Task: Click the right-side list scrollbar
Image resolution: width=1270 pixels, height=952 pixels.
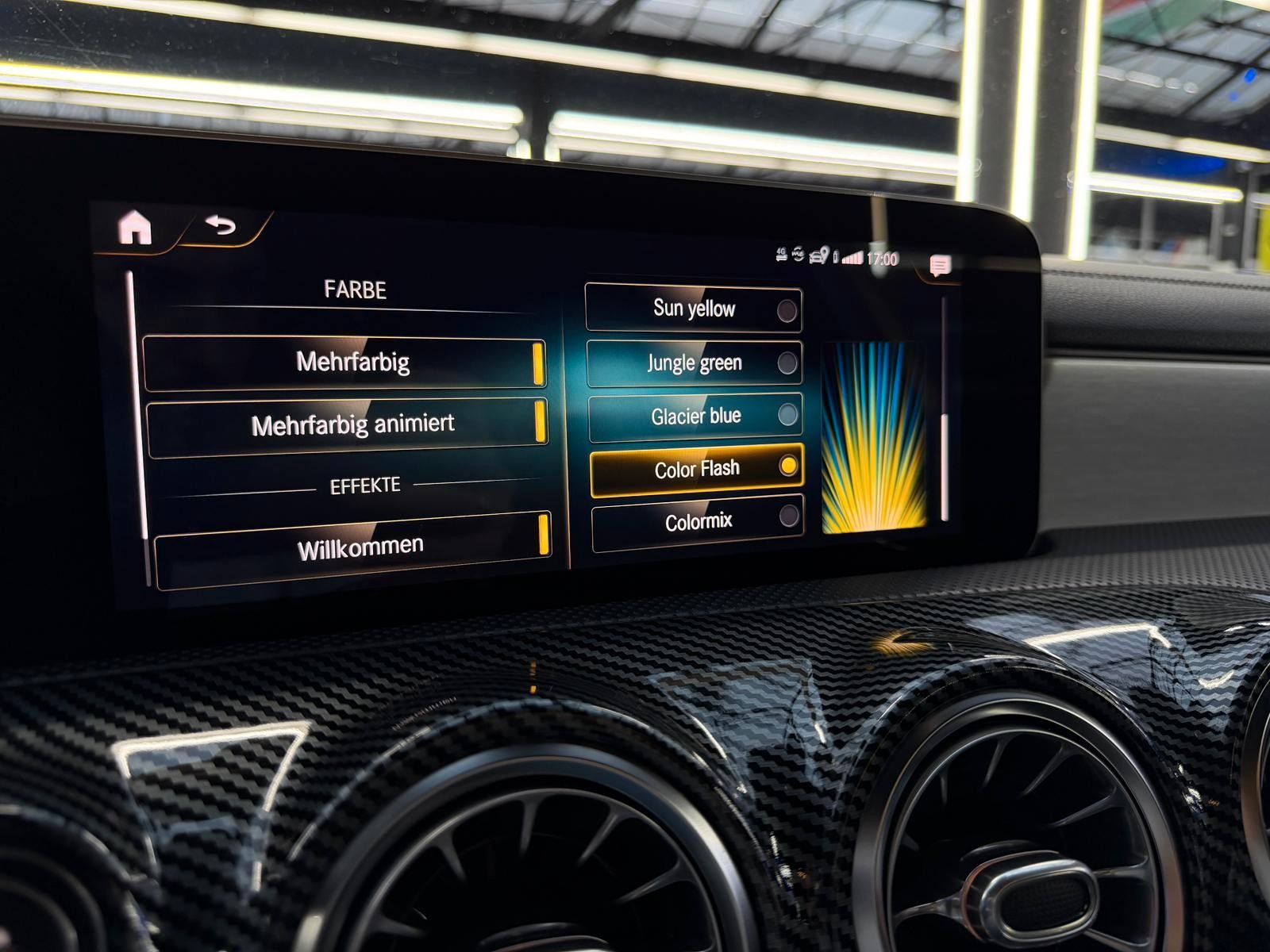Action: pos(945,466)
